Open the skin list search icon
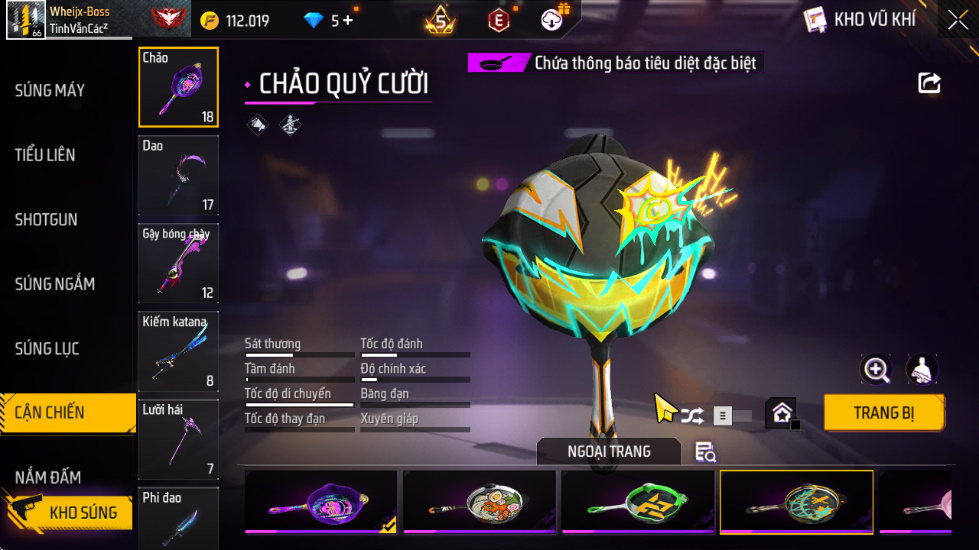979x550 pixels. click(x=705, y=452)
